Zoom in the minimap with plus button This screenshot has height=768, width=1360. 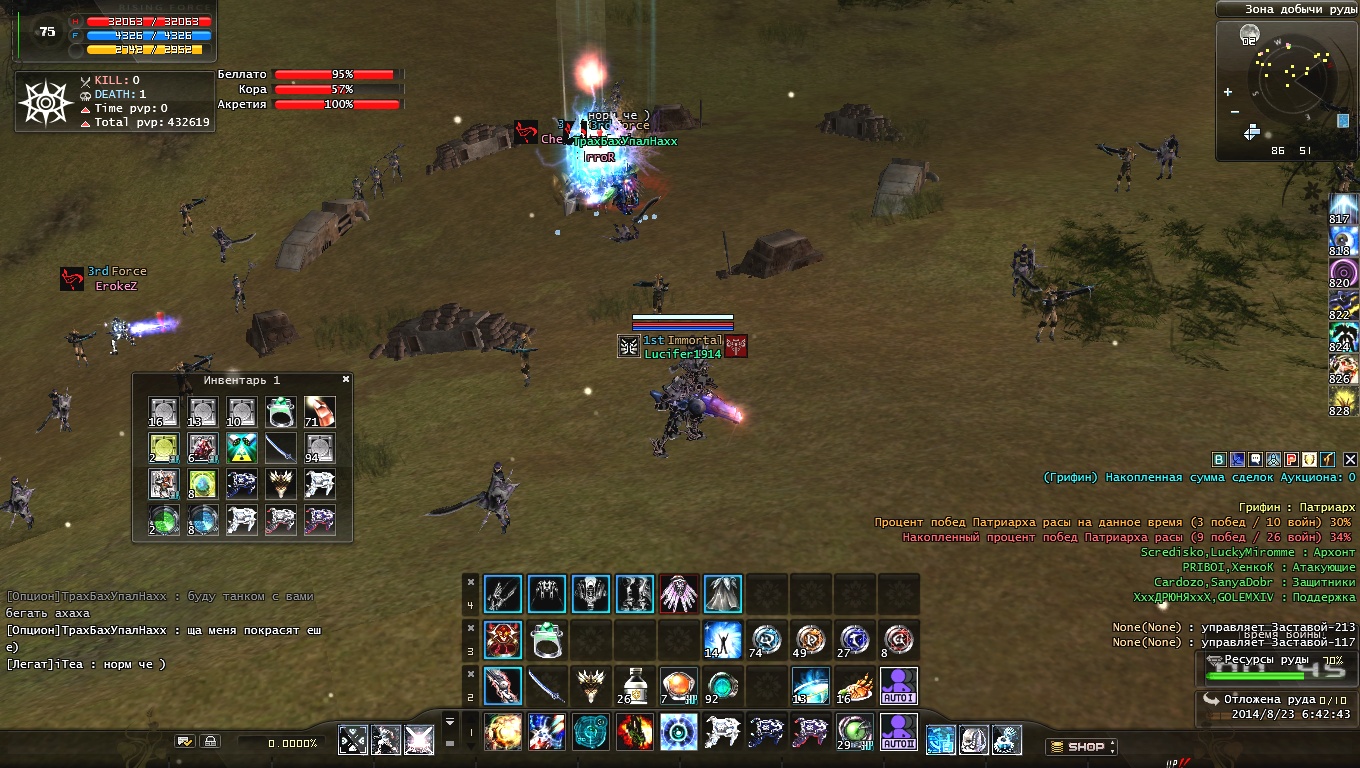tap(1228, 92)
